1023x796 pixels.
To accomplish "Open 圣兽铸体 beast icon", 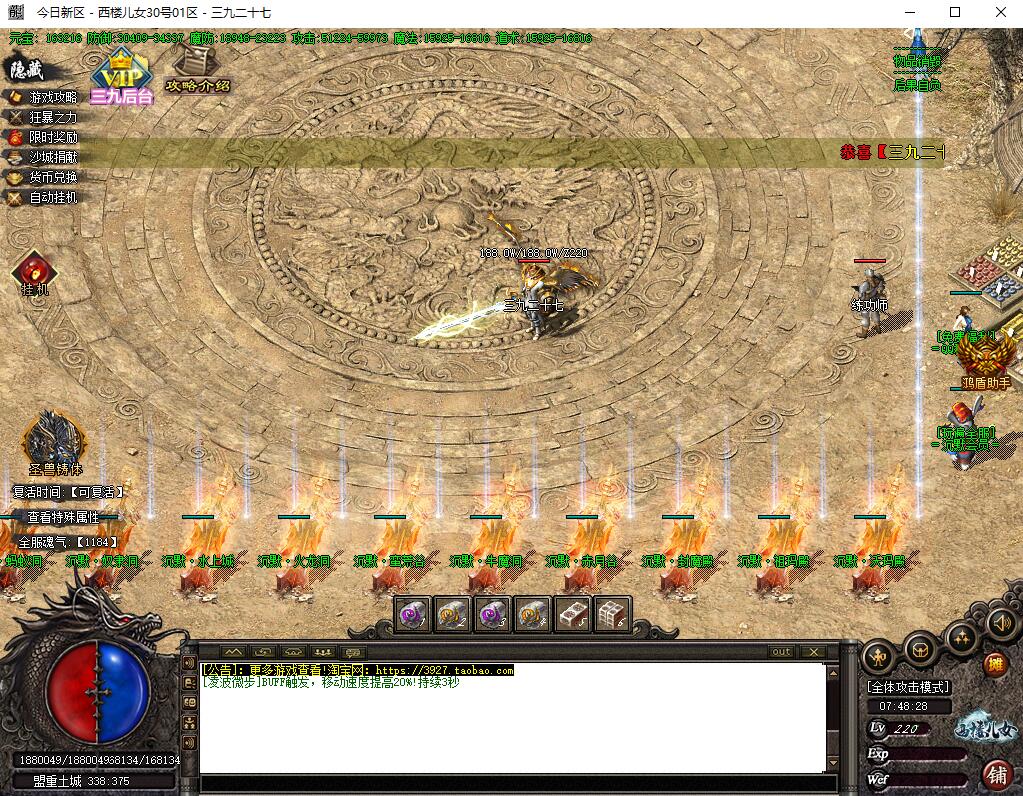I will point(55,442).
